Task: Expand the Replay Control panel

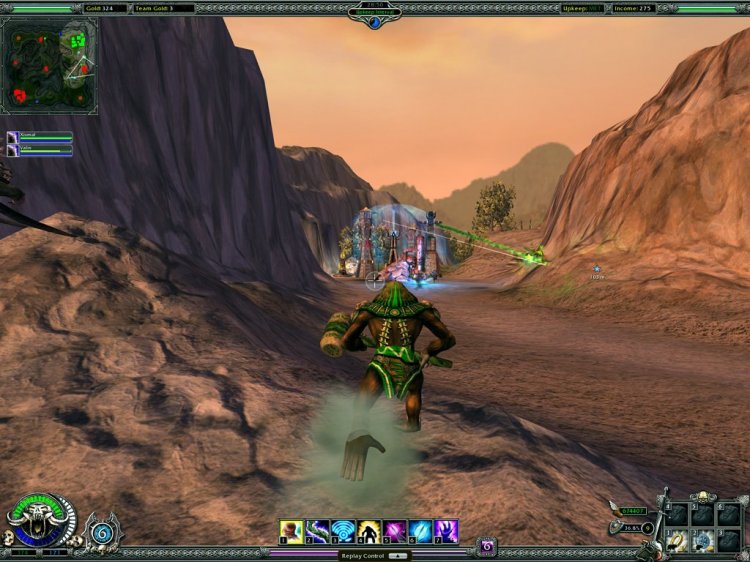Action: 397,555
